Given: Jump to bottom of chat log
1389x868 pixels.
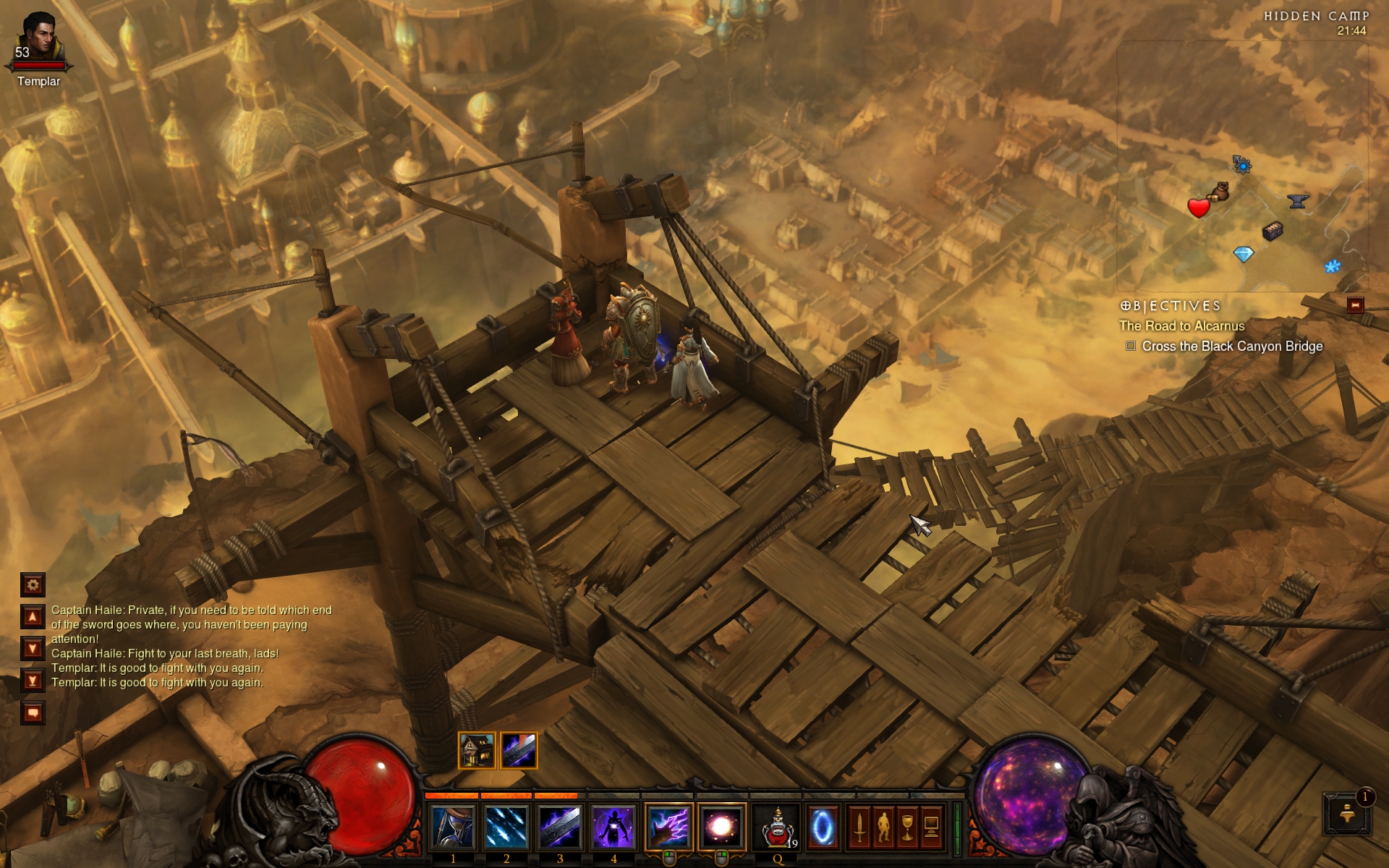Looking at the screenshot, I should (33, 680).
